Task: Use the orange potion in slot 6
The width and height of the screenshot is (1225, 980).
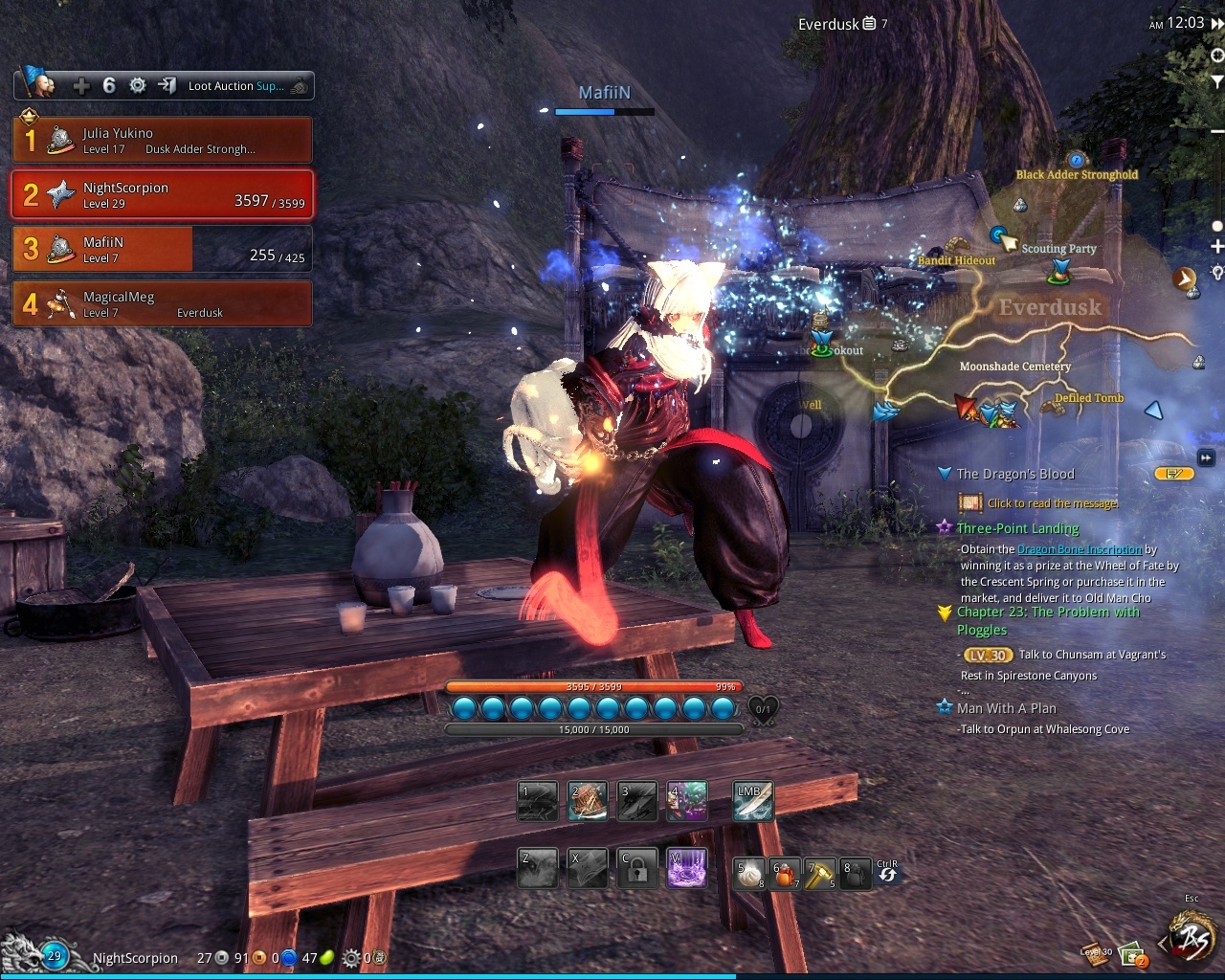Action: click(x=785, y=874)
